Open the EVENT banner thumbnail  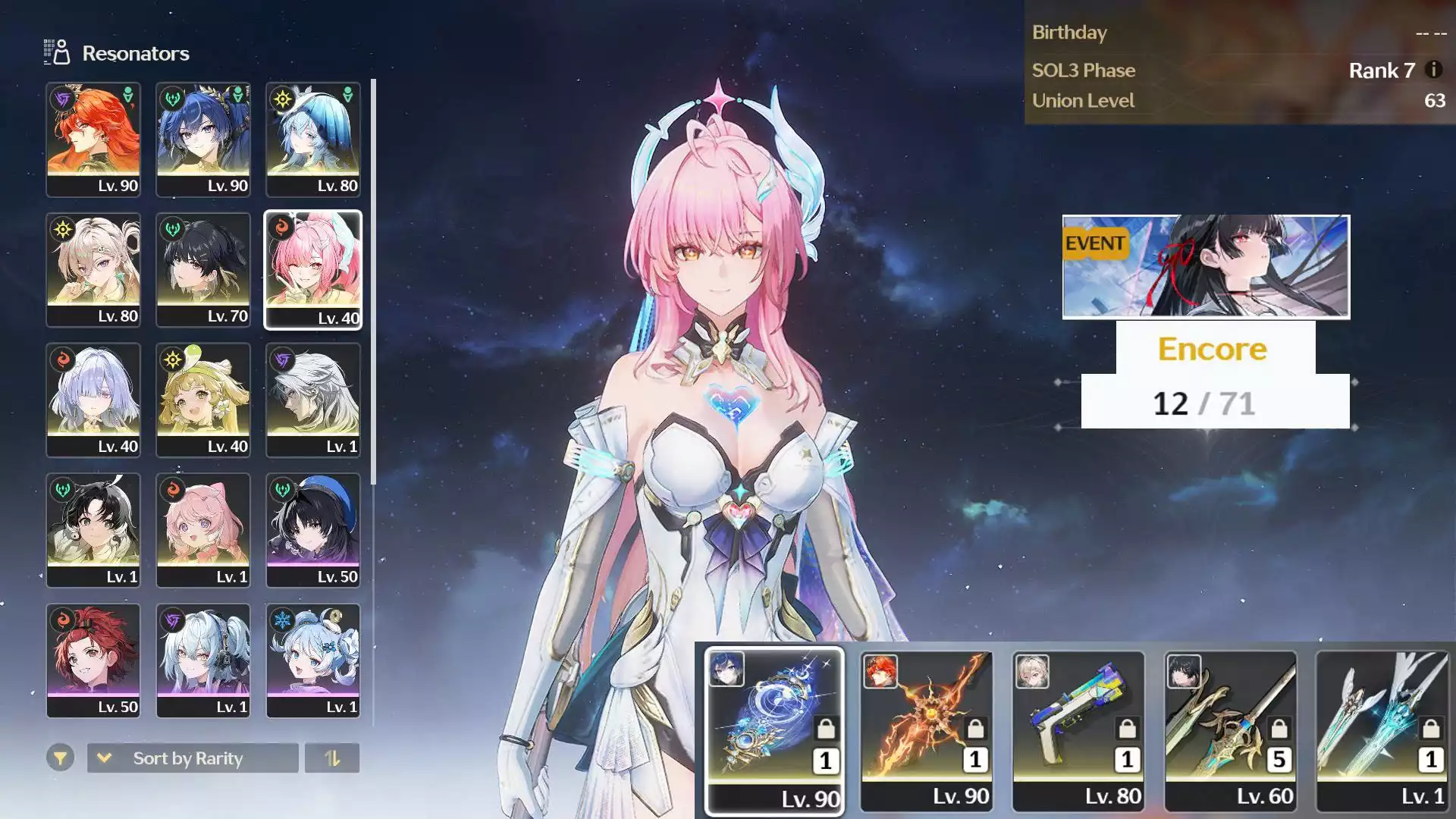click(1206, 267)
